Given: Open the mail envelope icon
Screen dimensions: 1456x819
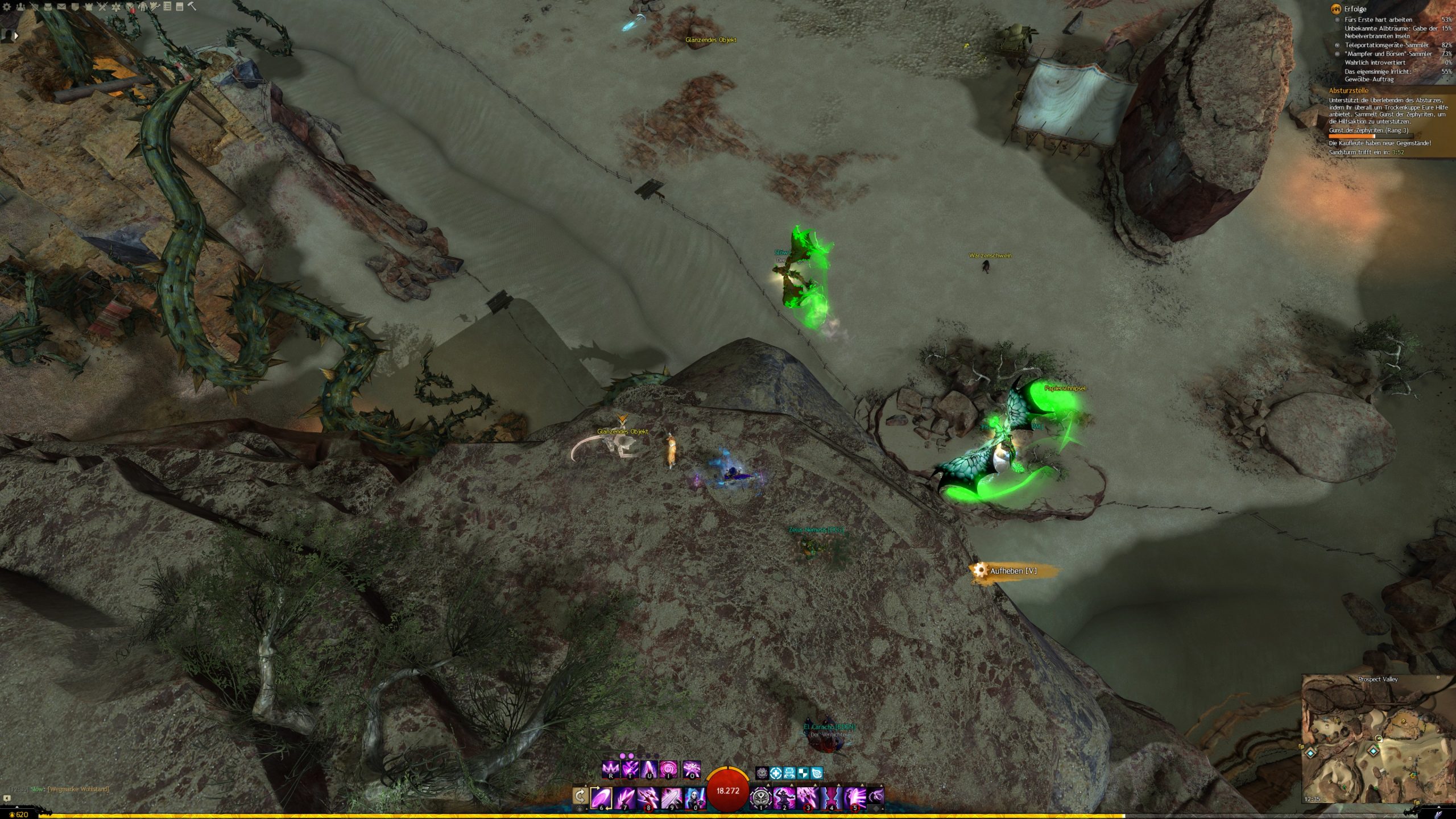Looking at the screenshot, I should pos(61,7).
